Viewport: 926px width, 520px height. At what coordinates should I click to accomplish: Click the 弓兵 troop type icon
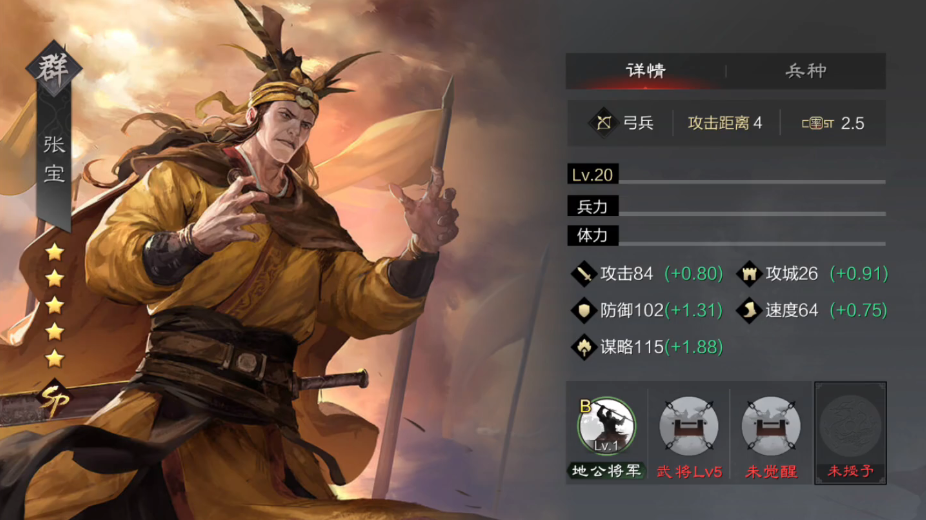coord(604,123)
